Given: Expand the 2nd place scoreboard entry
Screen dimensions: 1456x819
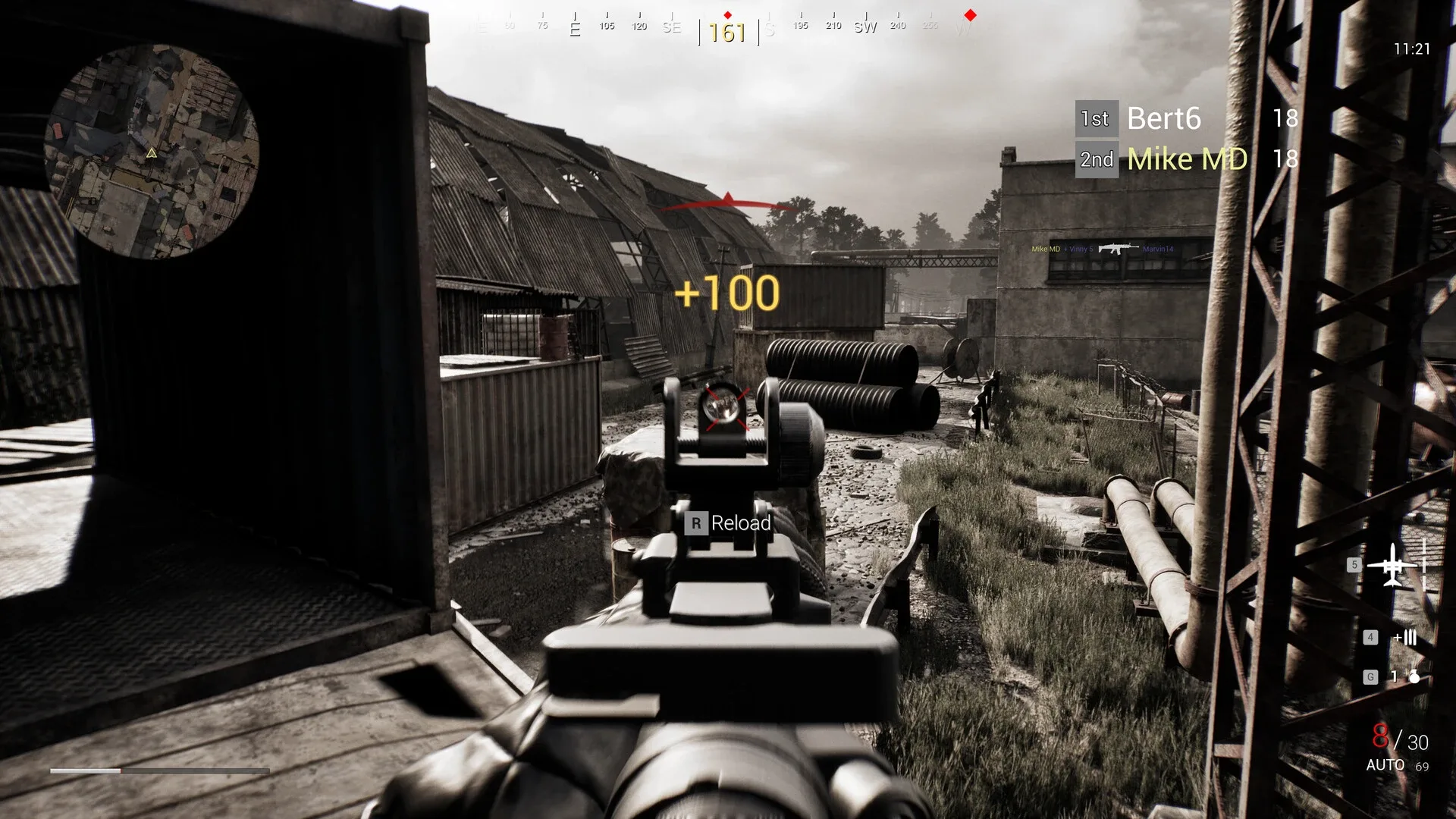Looking at the screenshot, I should 1097,159.
